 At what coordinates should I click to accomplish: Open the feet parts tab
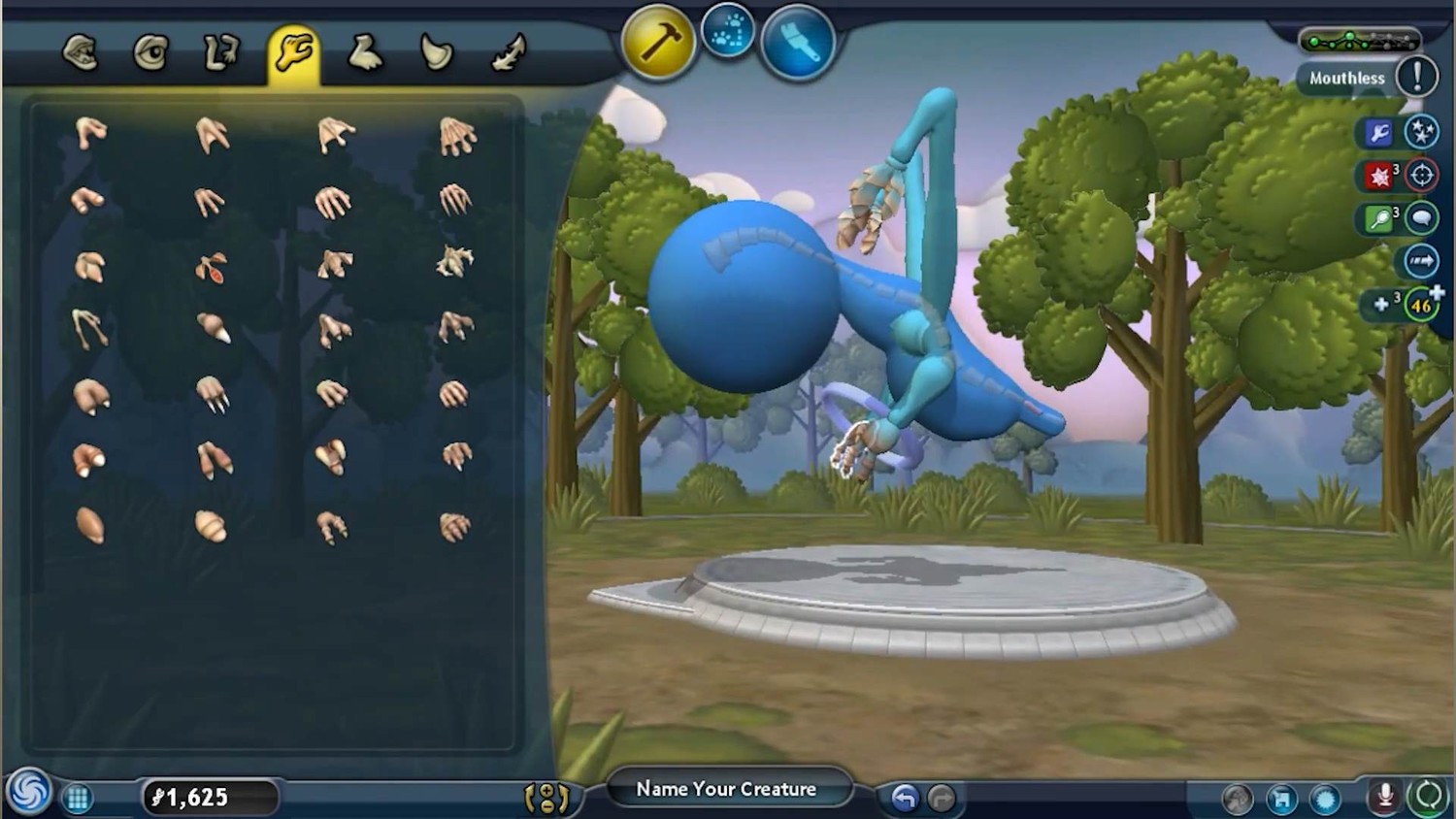coord(365,52)
